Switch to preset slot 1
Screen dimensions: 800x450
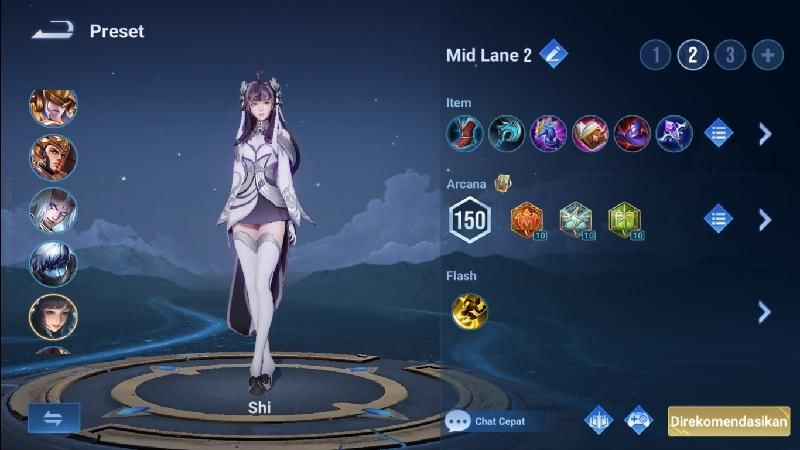coord(655,54)
